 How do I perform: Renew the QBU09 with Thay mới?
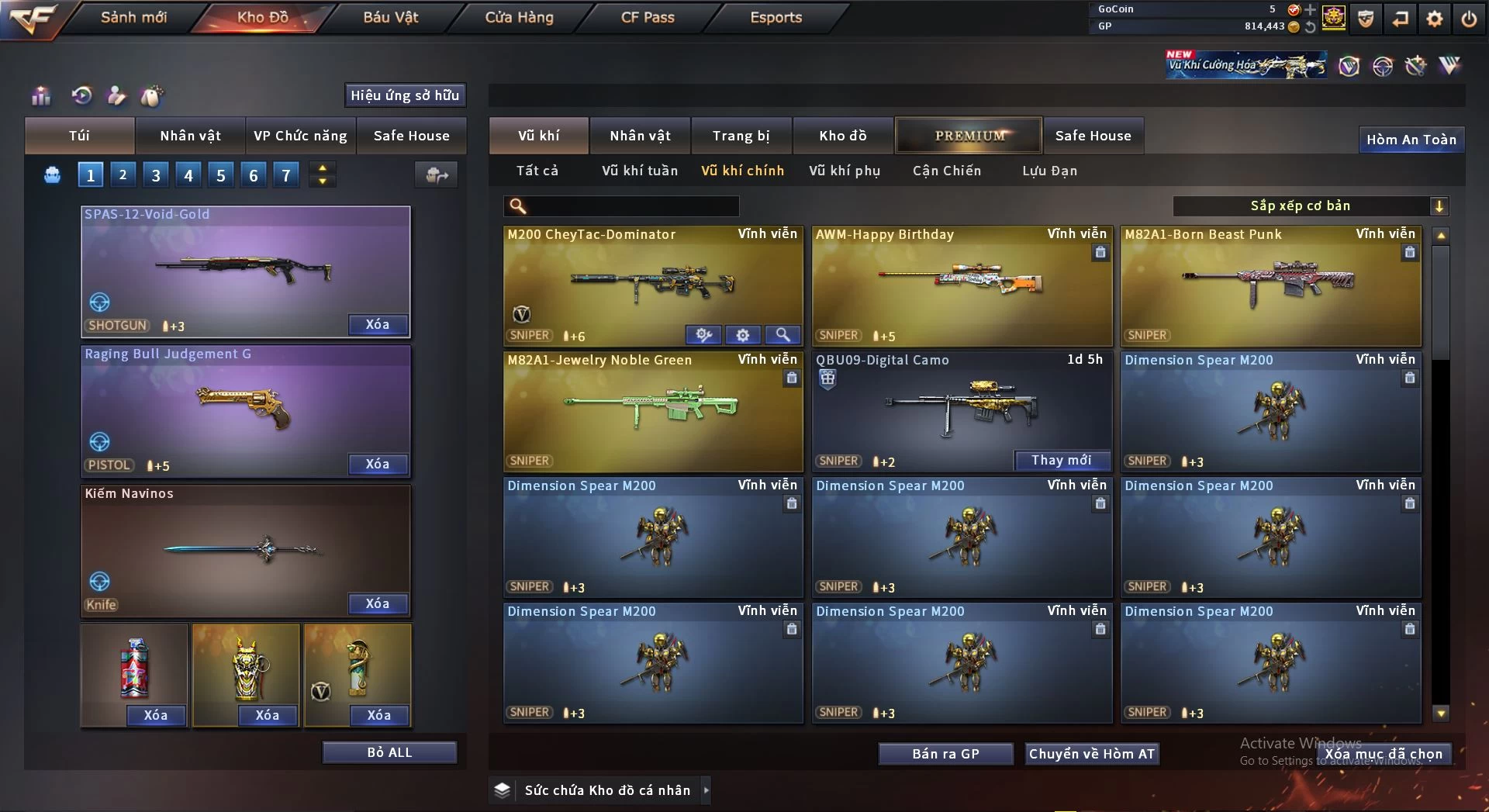pos(1061,461)
